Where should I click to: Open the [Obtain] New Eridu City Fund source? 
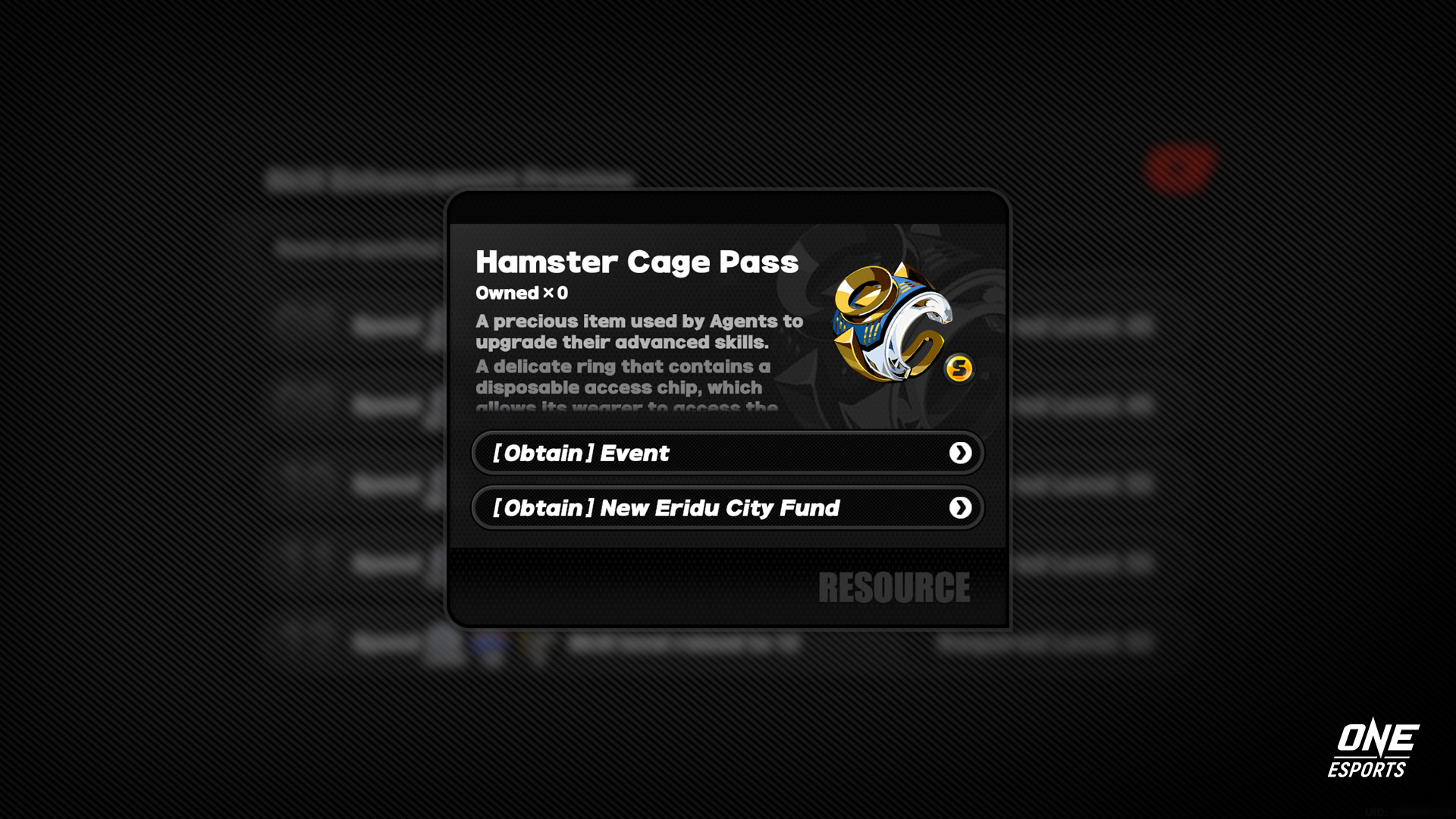726,507
